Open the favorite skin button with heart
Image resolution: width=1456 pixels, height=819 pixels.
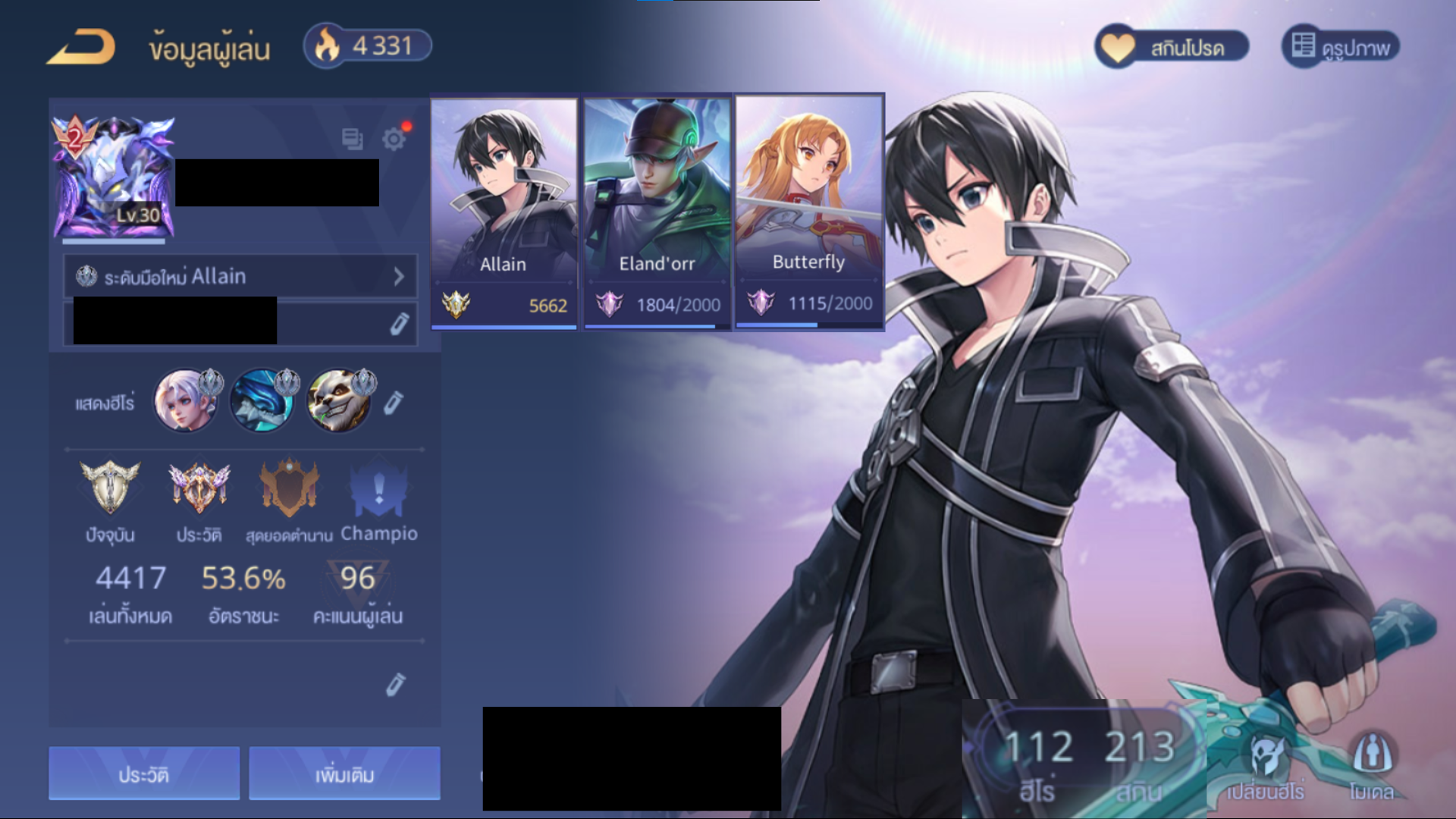1172,47
